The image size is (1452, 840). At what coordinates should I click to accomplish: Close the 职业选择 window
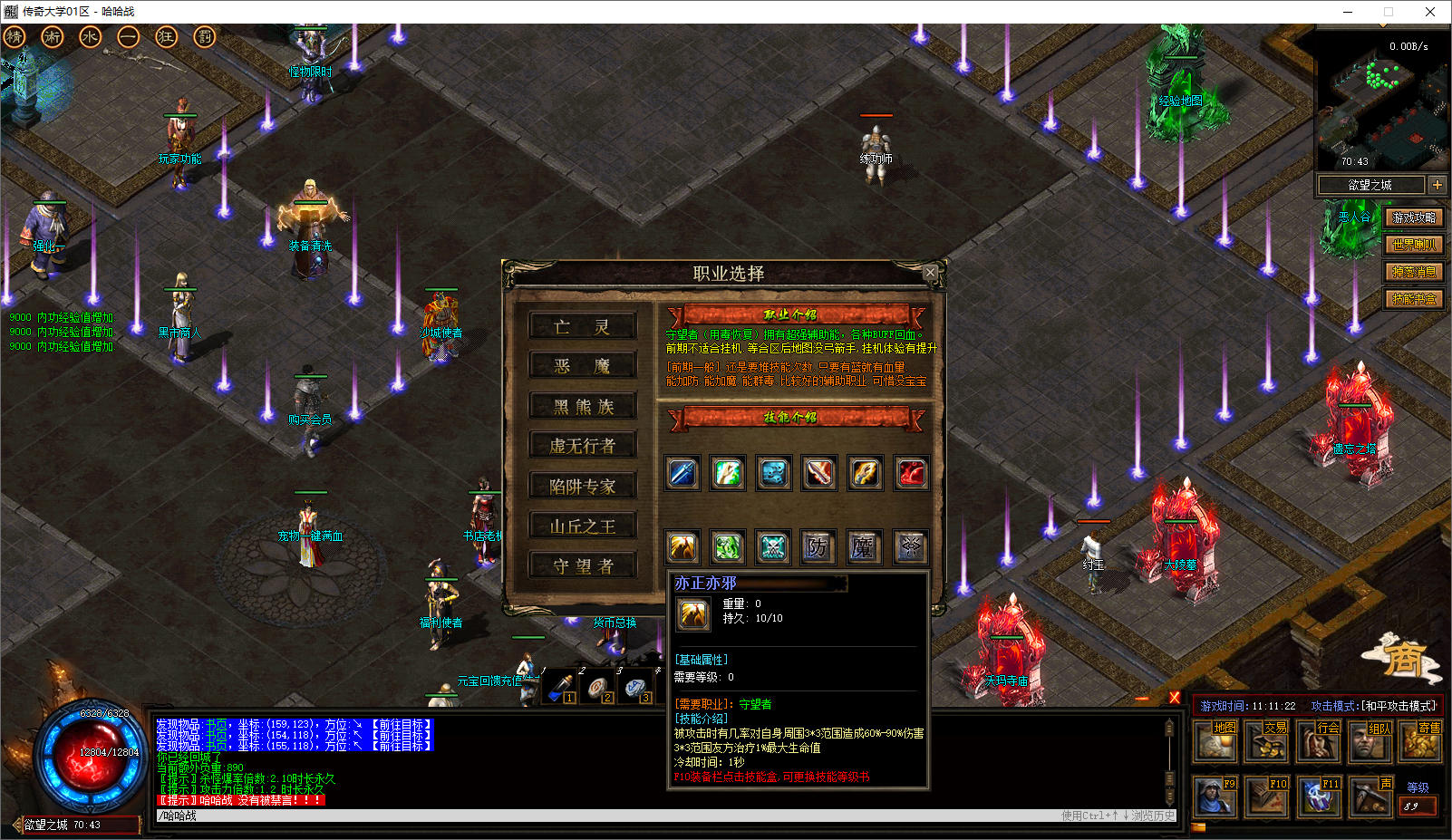930,272
